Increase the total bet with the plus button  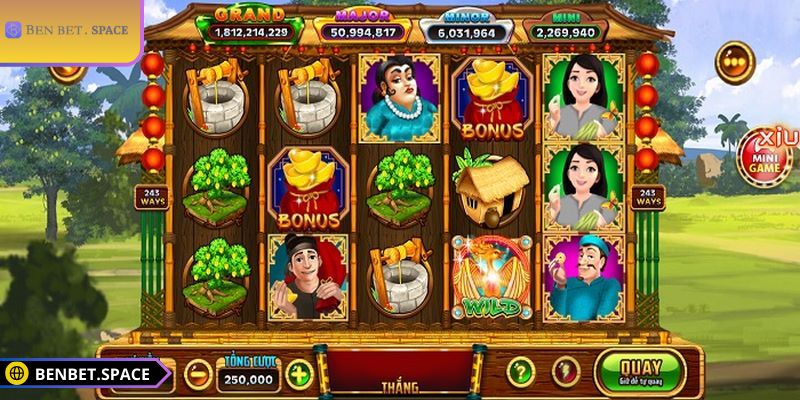[x=299, y=374]
